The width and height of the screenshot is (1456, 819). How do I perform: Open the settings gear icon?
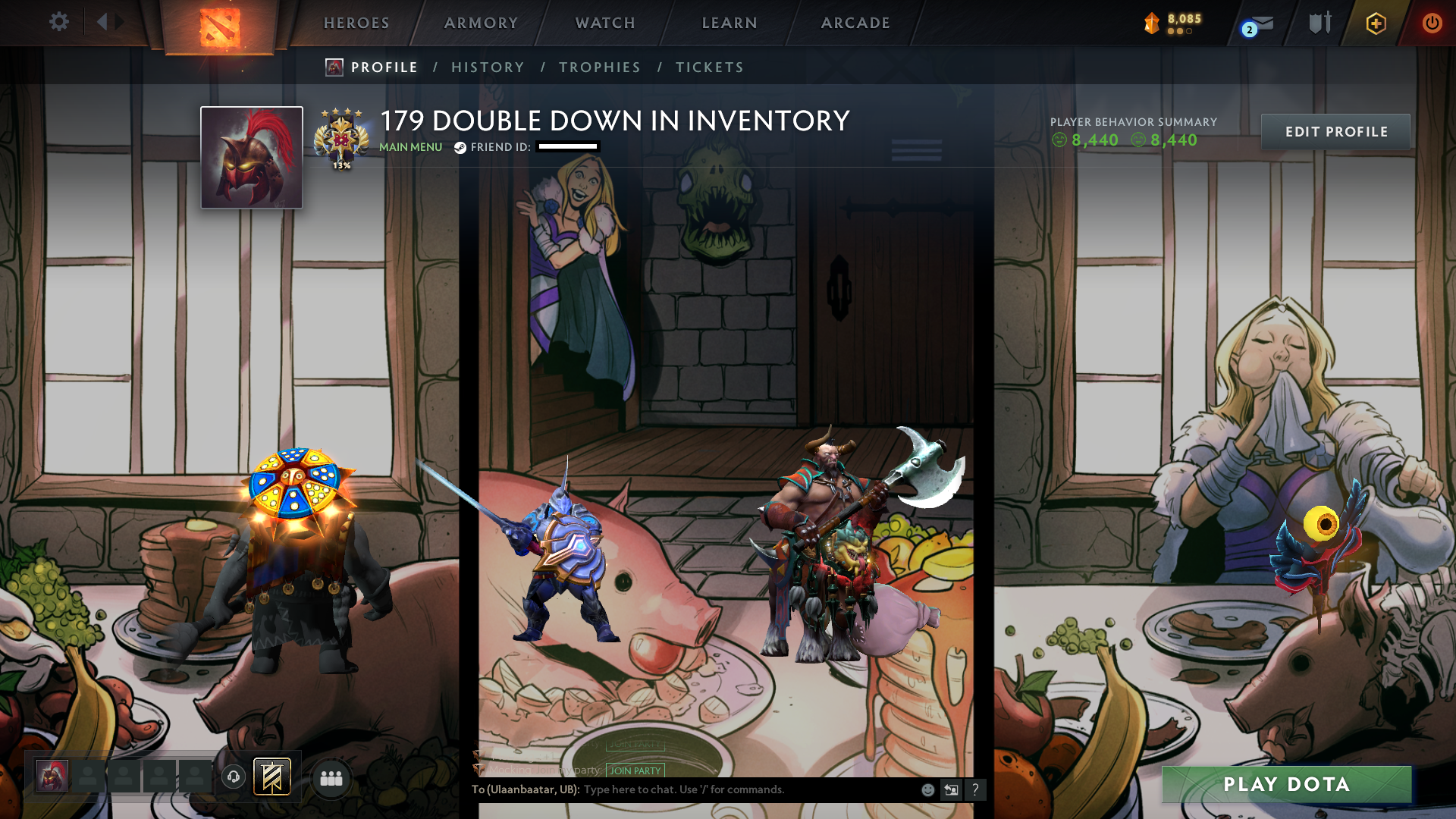click(59, 22)
